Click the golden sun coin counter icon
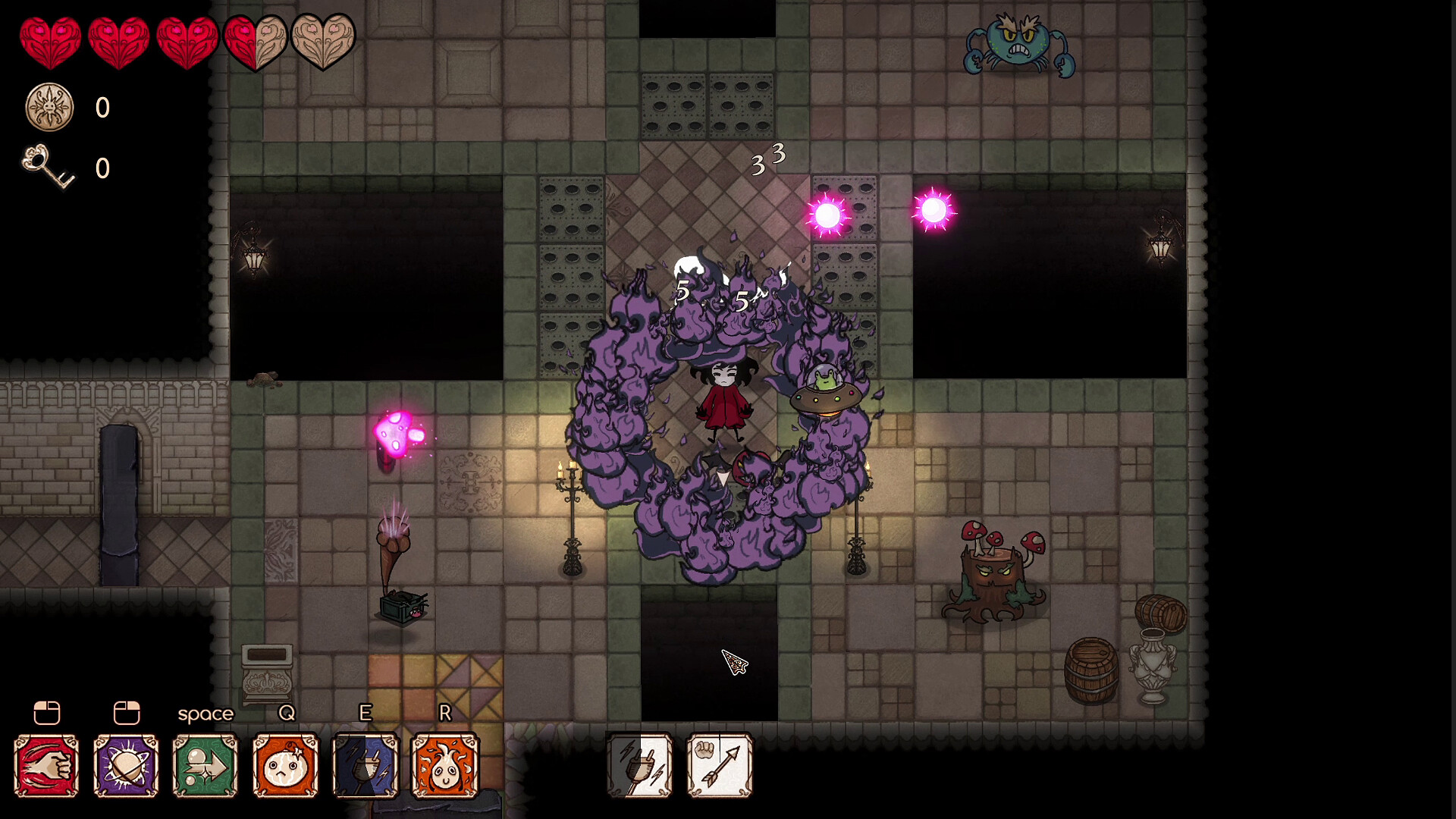 coord(49,108)
